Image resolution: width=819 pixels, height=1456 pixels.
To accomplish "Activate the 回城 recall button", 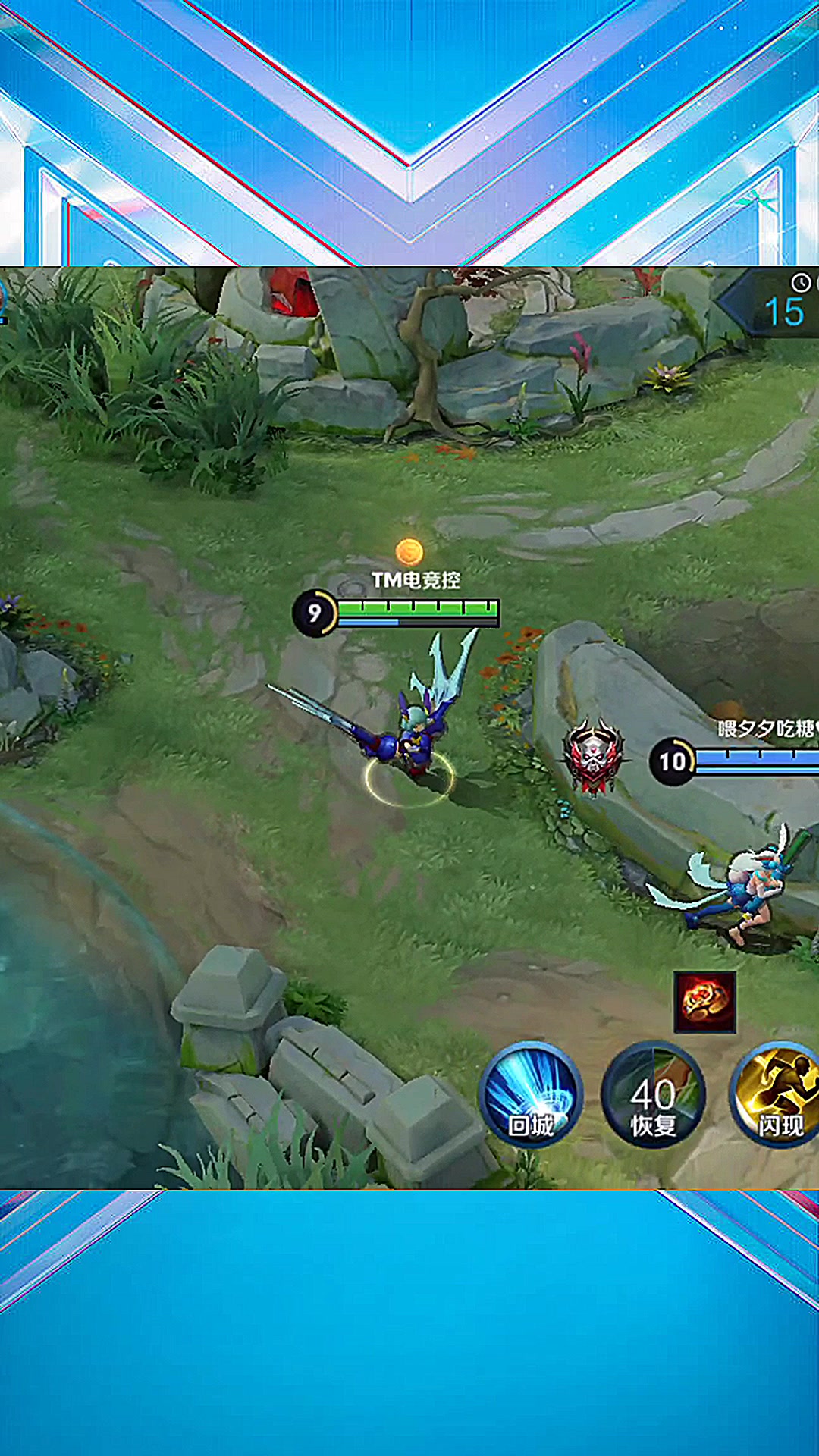I will (x=531, y=1094).
